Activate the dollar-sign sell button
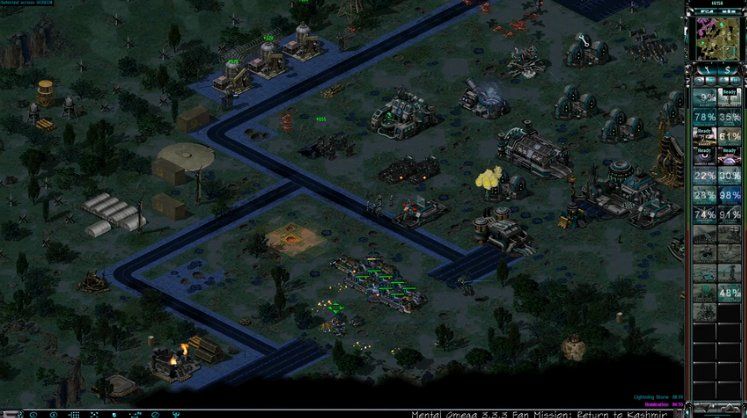This screenshot has width=747, height=418. point(728,70)
